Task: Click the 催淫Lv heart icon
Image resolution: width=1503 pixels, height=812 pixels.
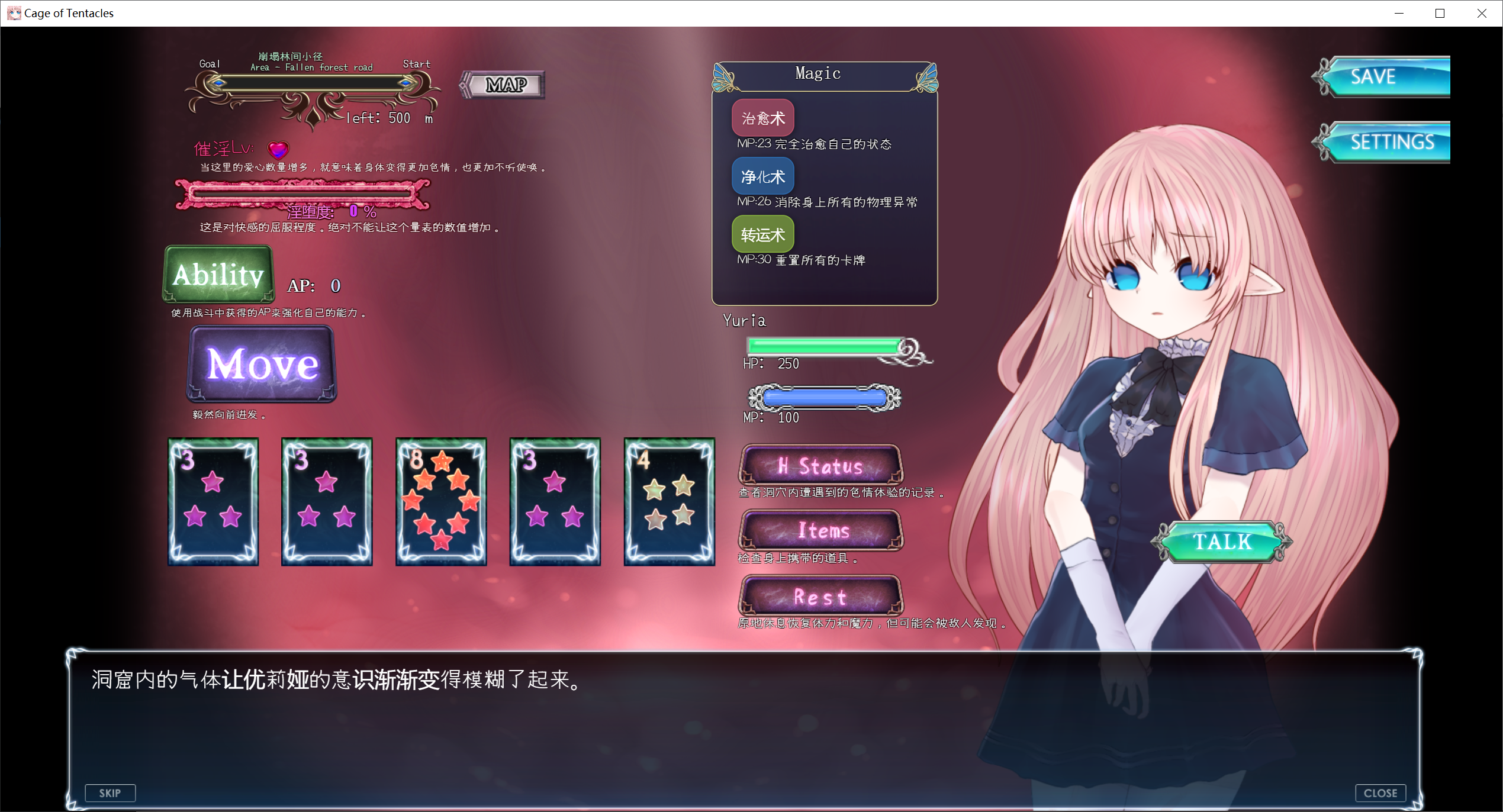Action: [x=277, y=149]
